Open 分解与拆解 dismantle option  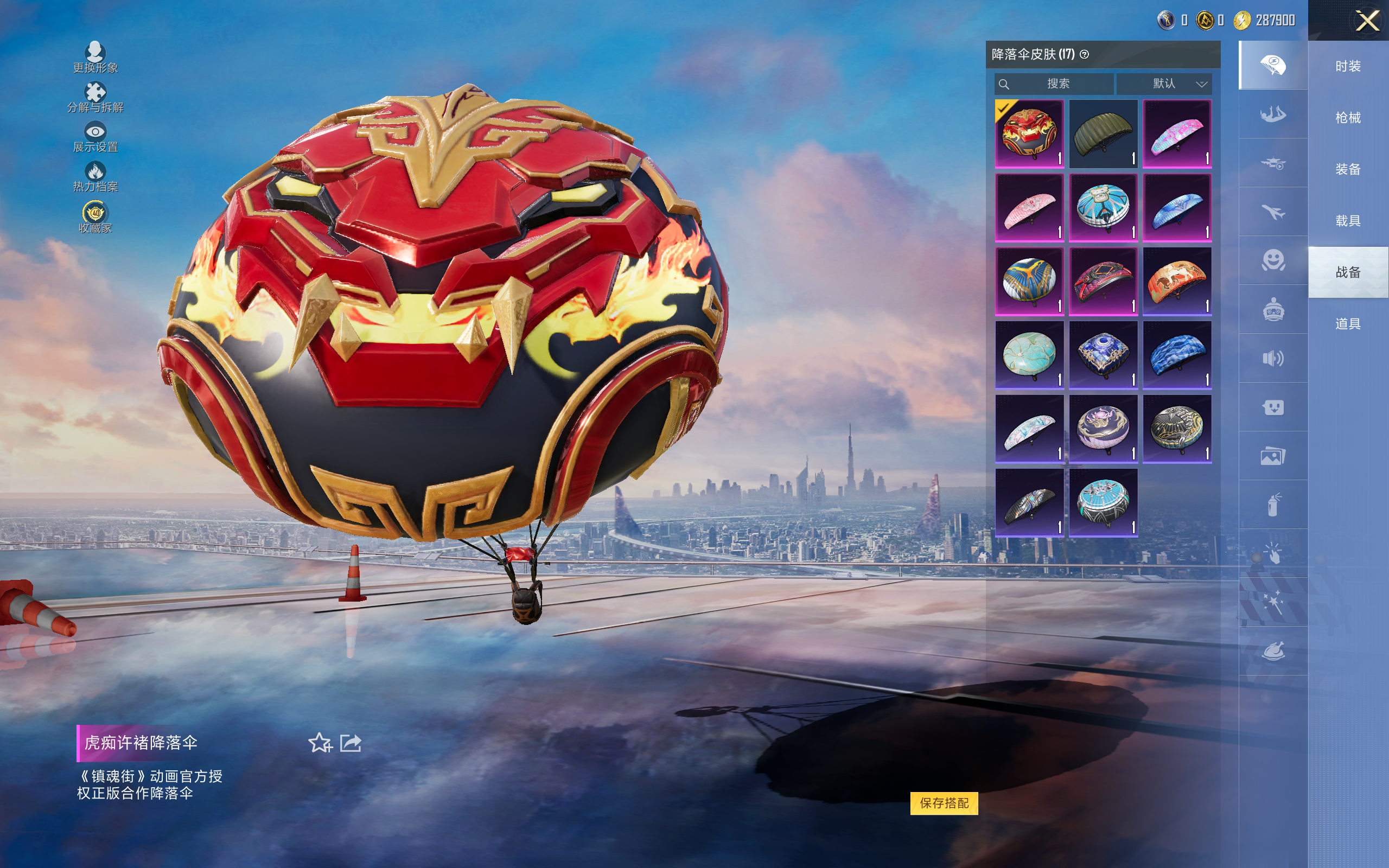(x=95, y=97)
